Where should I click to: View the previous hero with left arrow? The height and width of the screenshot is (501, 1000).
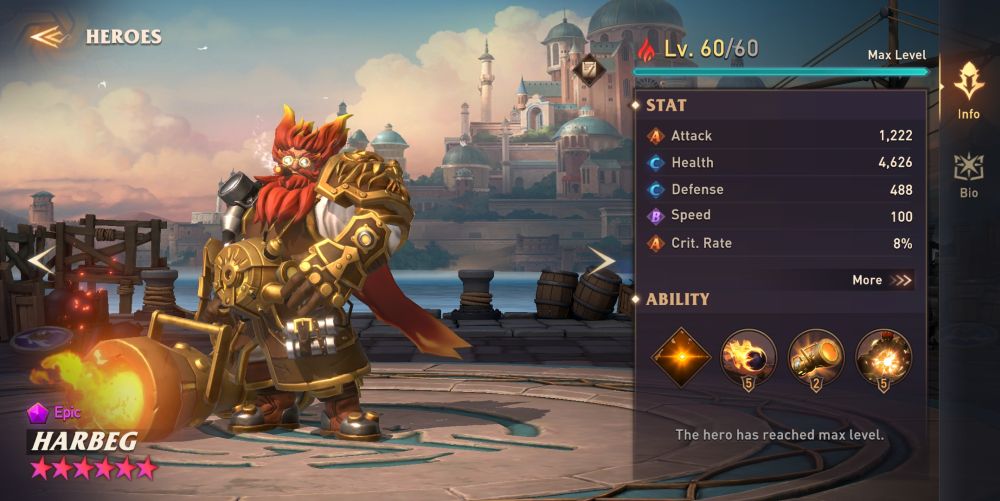click(39, 261)
